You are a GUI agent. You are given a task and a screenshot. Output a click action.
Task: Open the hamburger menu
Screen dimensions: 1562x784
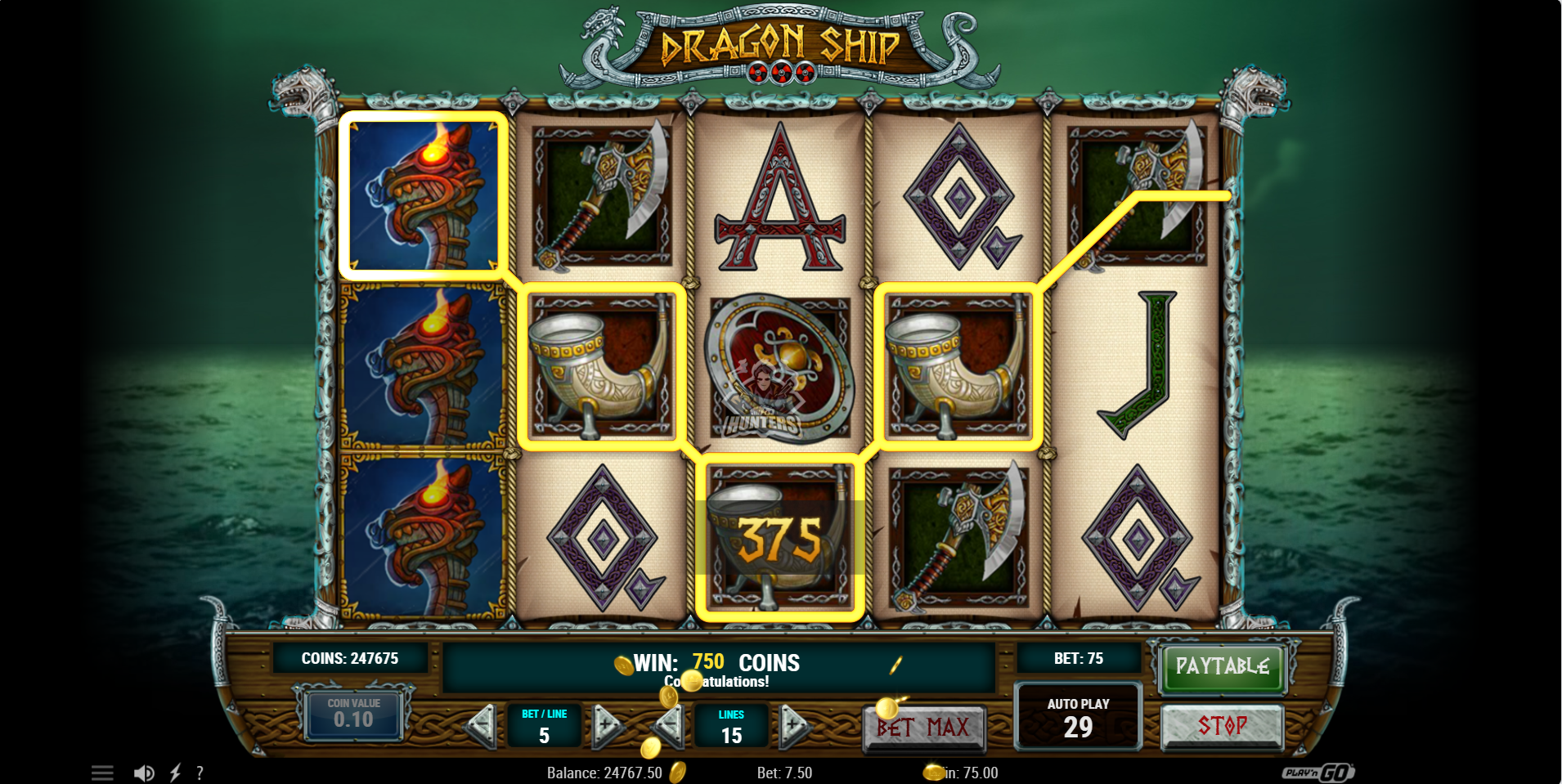[102, 773]
